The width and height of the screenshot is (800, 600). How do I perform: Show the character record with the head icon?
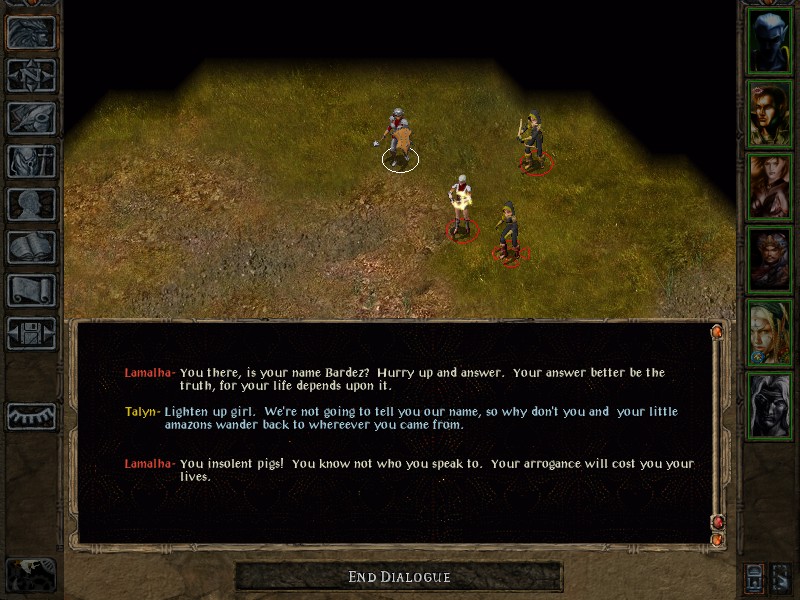(x=31, y=204)
